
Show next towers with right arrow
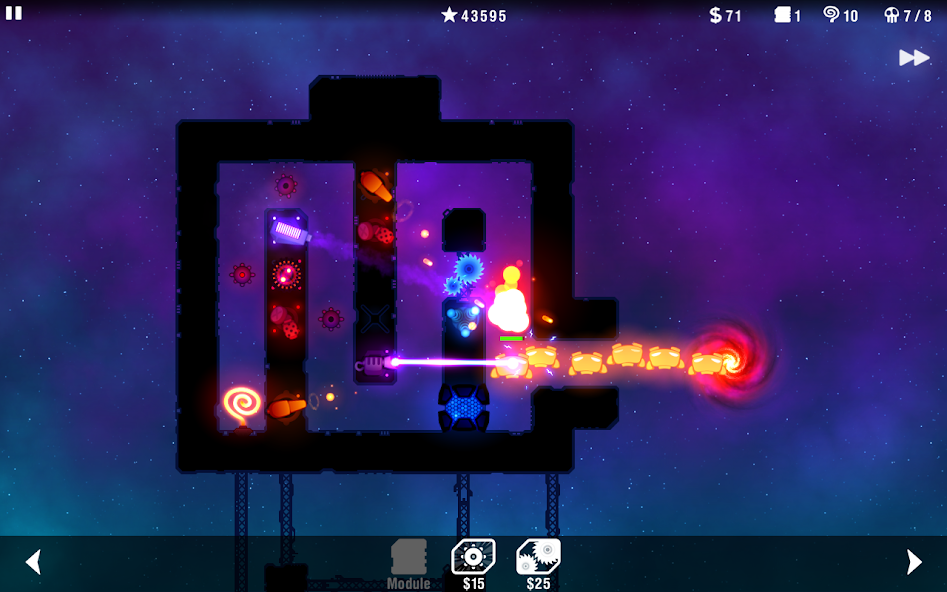tap(914, 562)
